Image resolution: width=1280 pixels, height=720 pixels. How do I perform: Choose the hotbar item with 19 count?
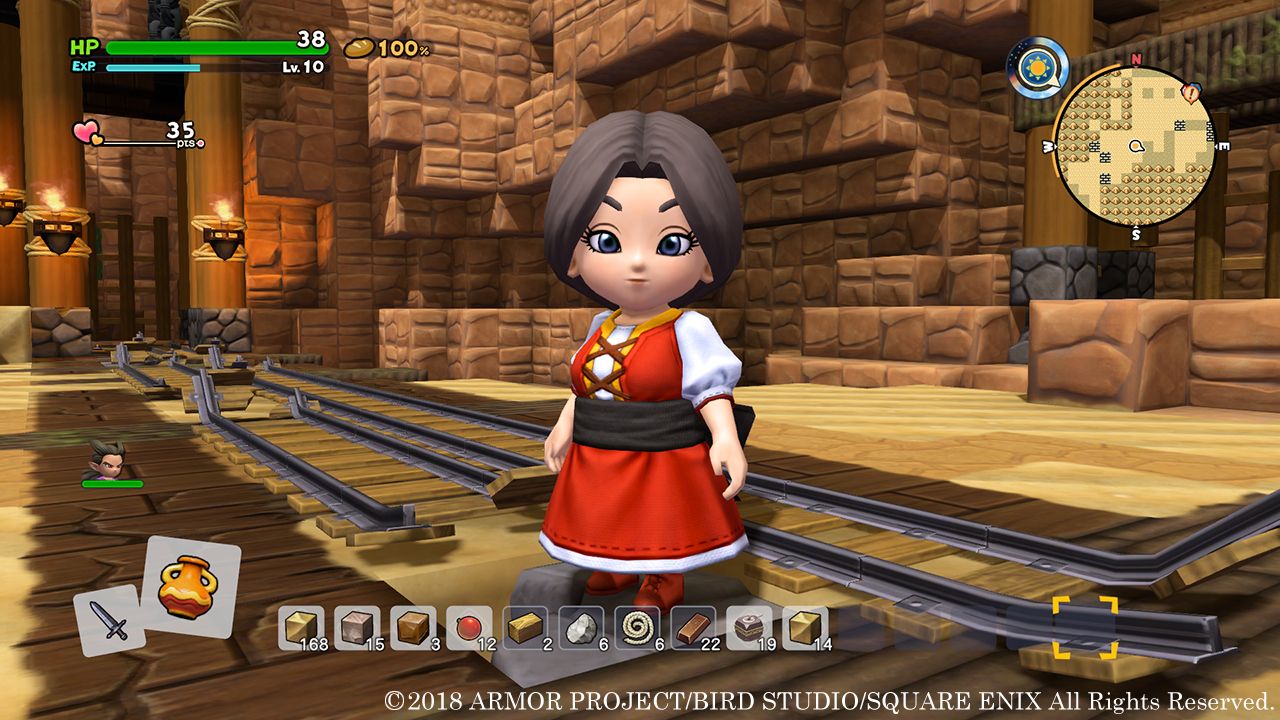[749, 627]
